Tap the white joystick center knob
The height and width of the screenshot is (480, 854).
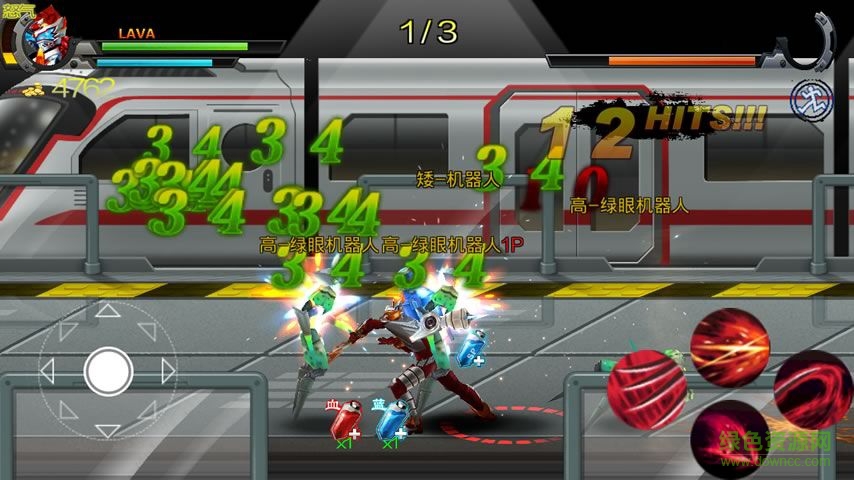108,372
